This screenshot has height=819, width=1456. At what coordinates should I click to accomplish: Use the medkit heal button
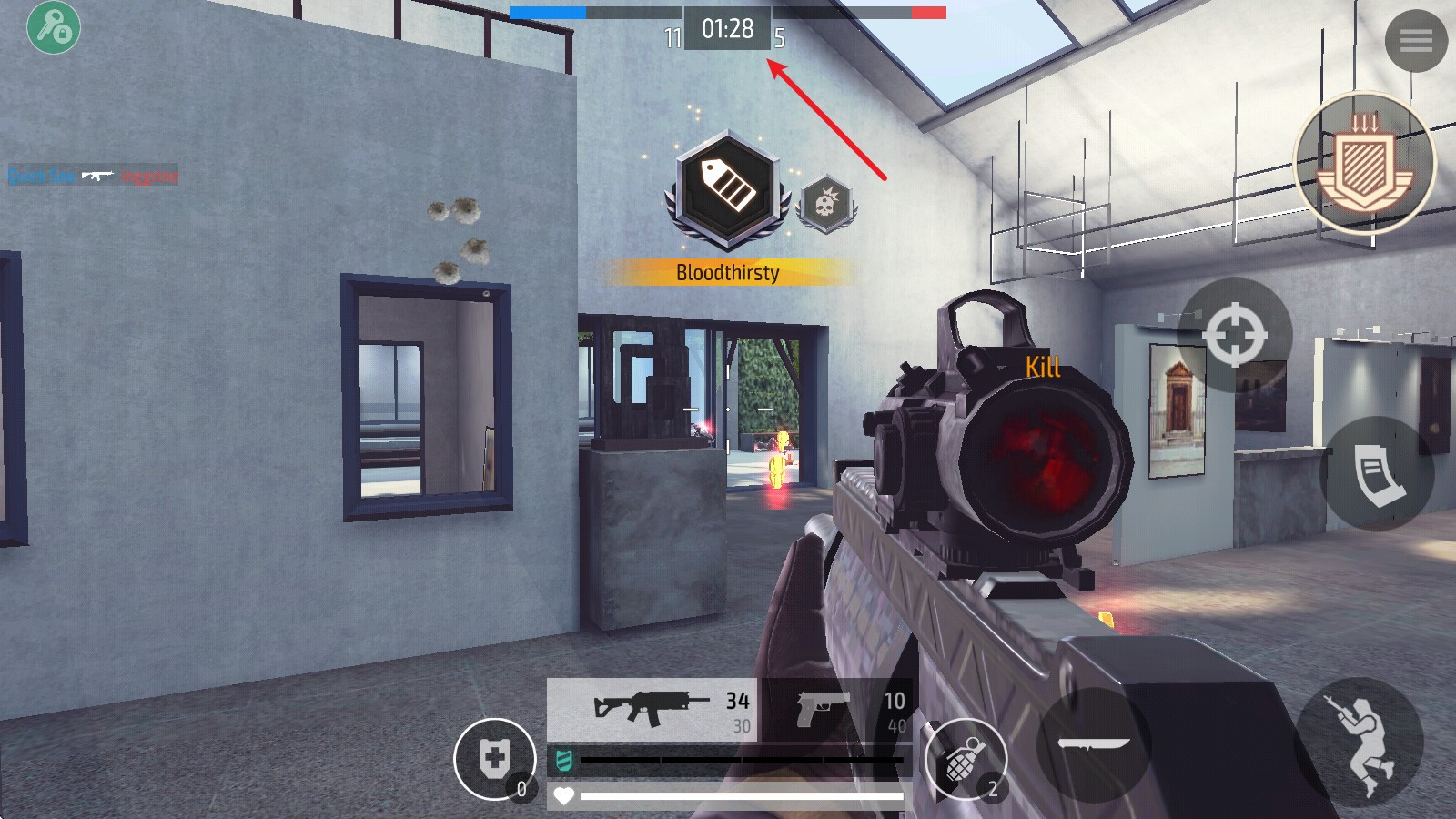(x=494, y=759)
